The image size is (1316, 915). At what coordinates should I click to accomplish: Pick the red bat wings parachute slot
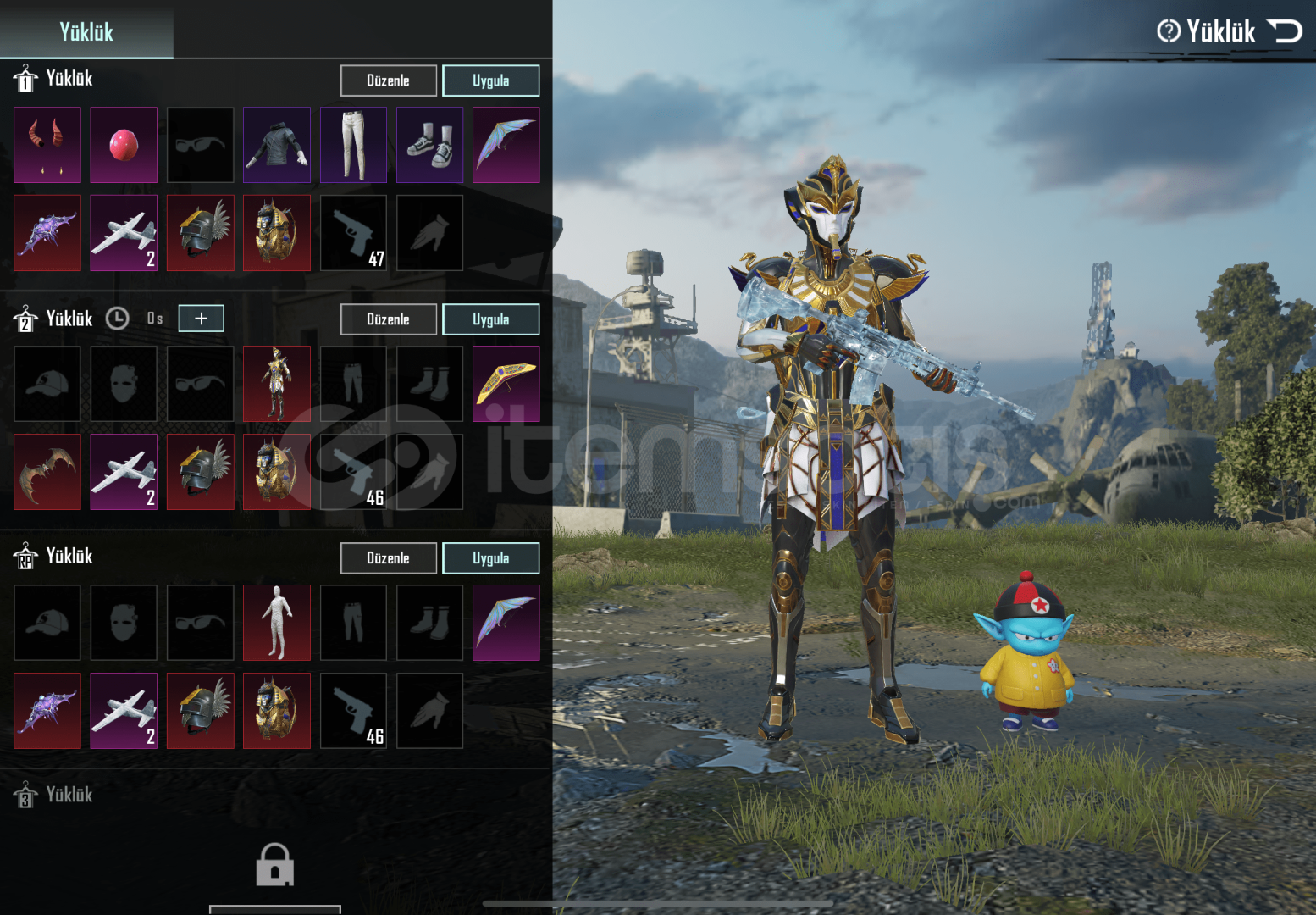click(x=47, y=472)
